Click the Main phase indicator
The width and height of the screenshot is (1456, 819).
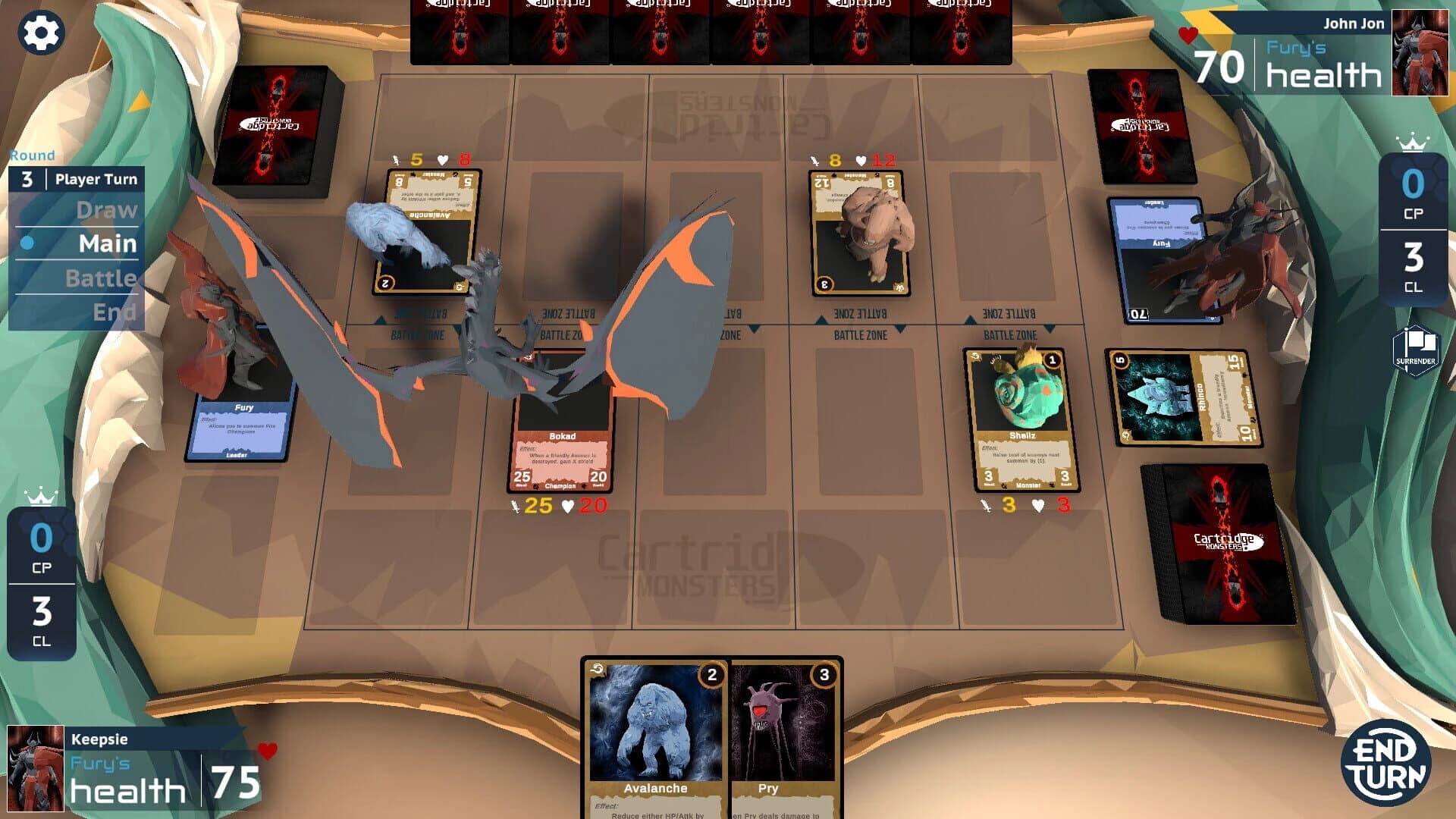(106, 244)
